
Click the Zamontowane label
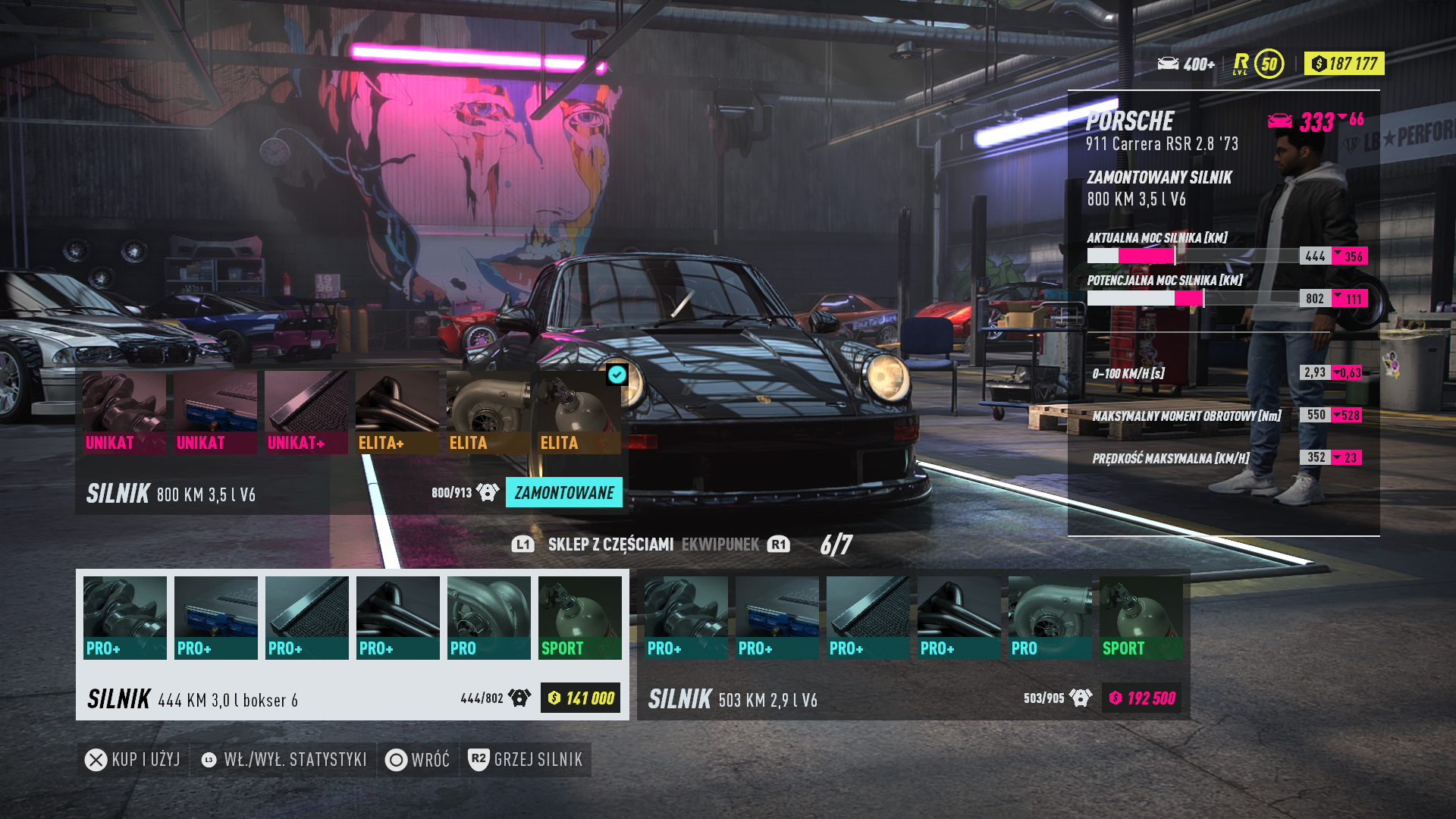[x=563, y=493]
